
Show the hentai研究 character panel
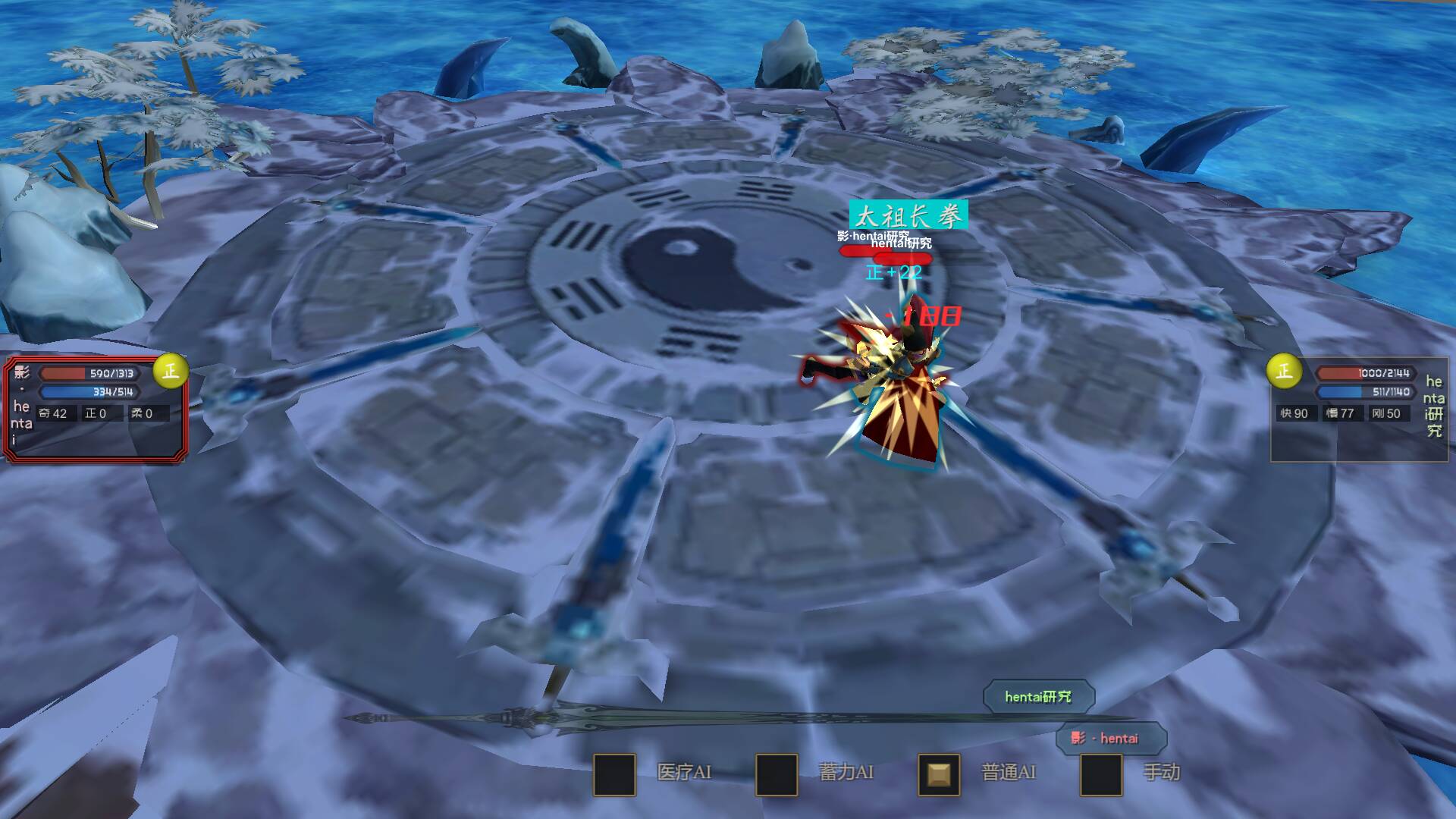coord(1359,409)
